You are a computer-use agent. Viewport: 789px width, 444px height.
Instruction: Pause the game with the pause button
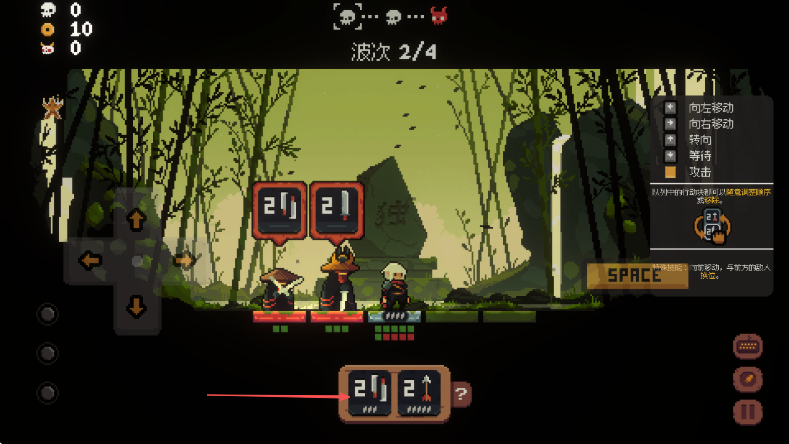coord(747,411)
